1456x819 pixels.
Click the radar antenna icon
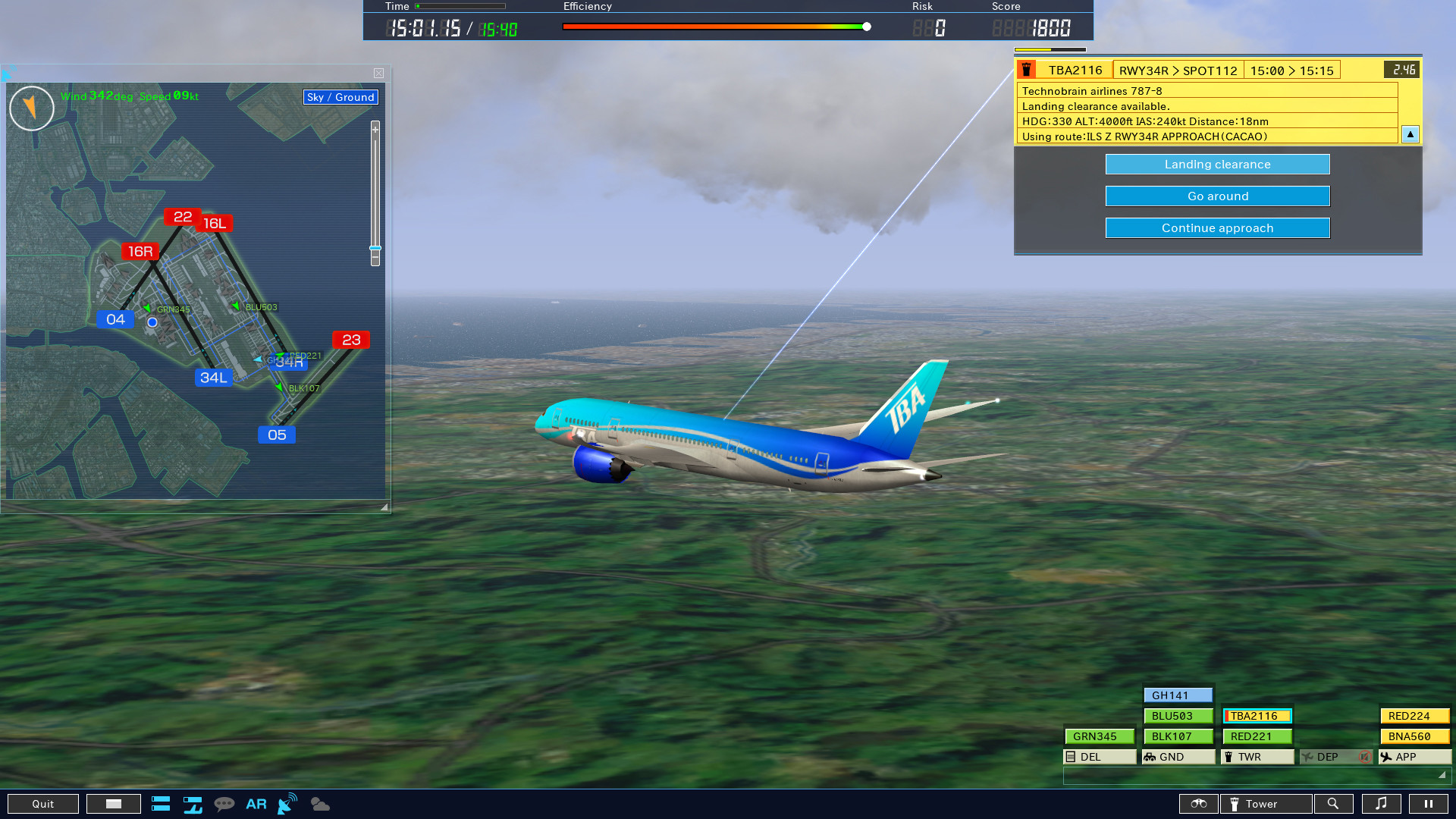point(287,804)
